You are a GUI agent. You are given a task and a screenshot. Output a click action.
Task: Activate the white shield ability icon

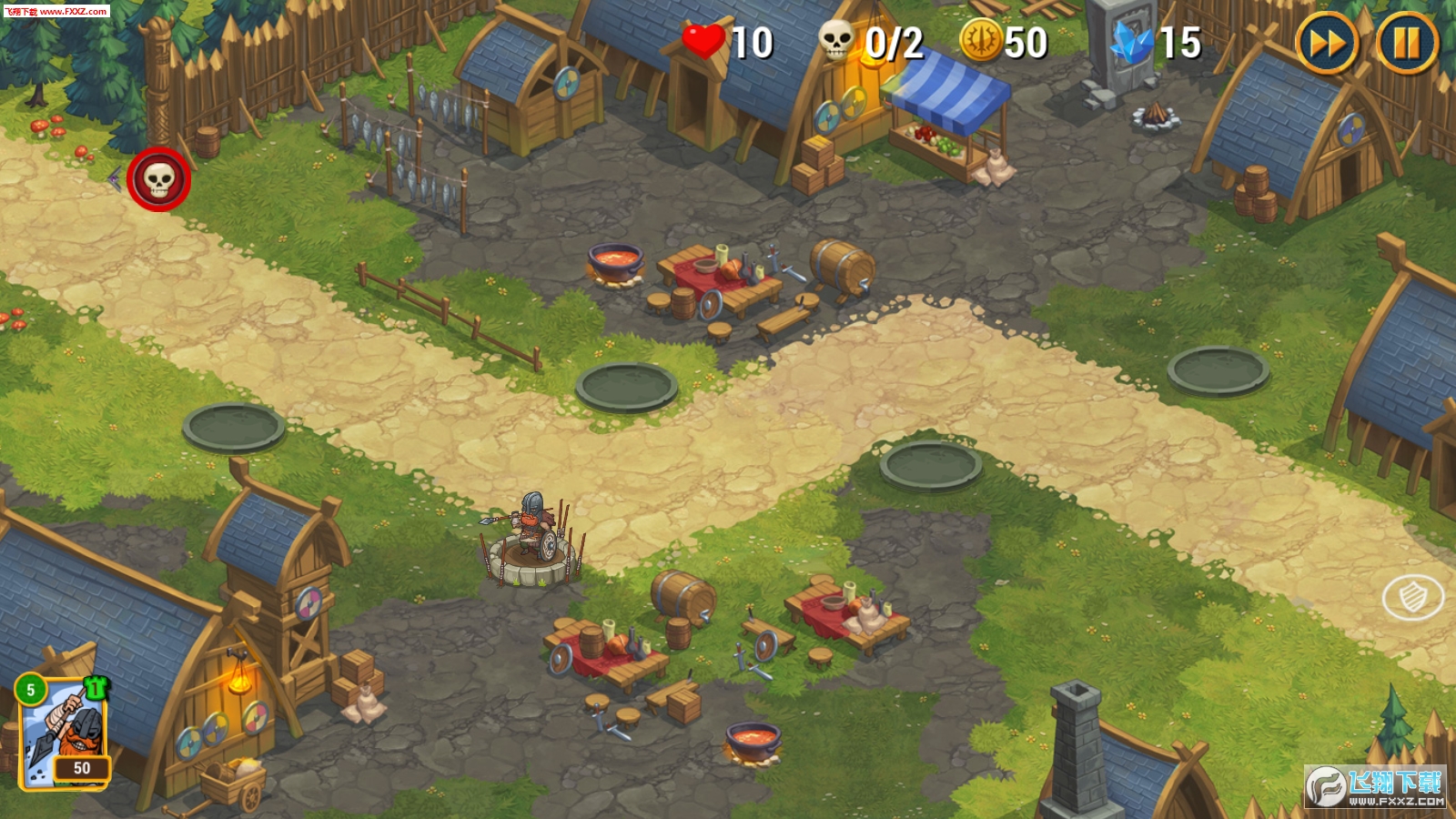pos(1412,597)
